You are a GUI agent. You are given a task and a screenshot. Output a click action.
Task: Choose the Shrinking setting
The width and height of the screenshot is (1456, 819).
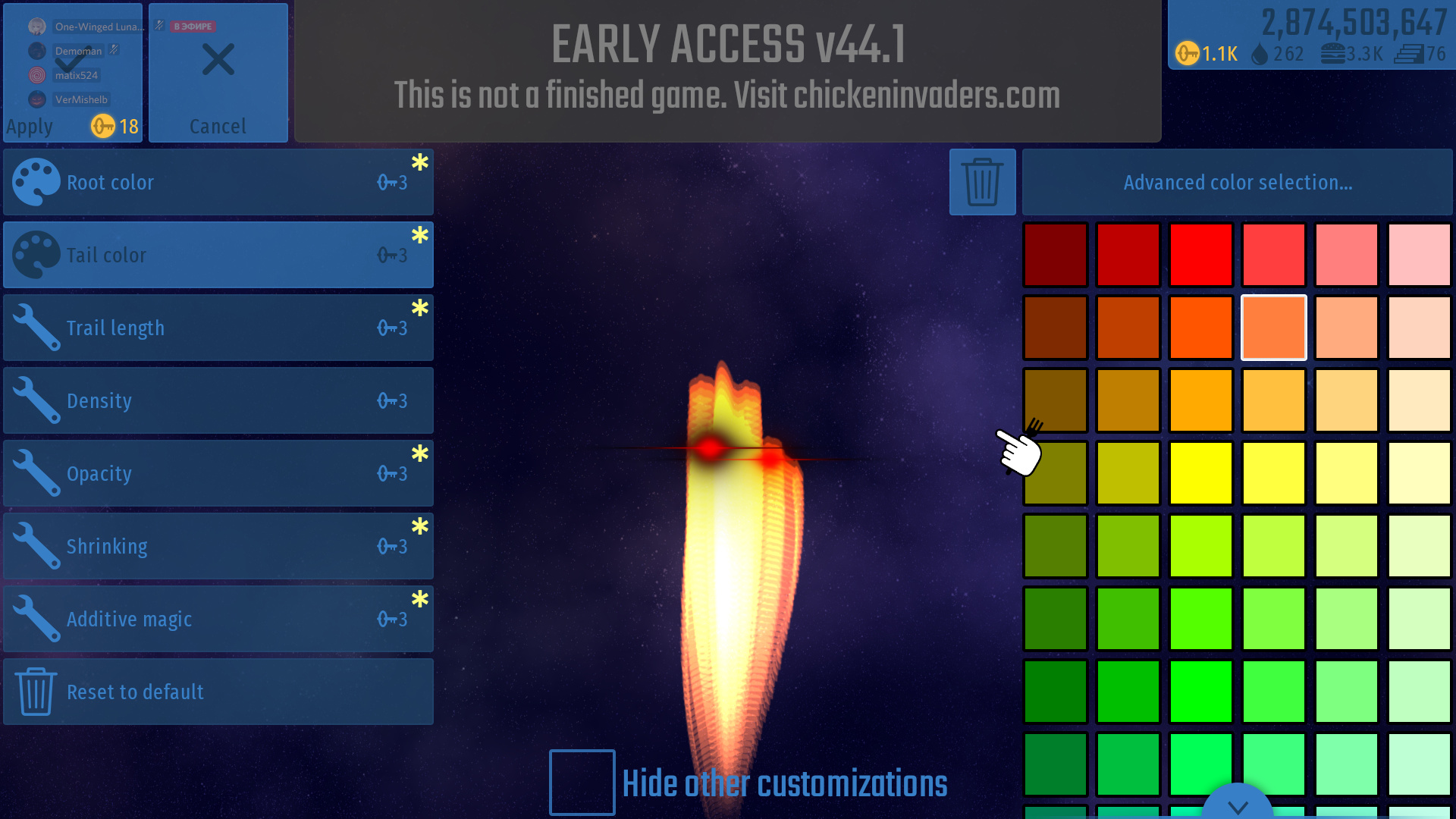pos(218,546)
